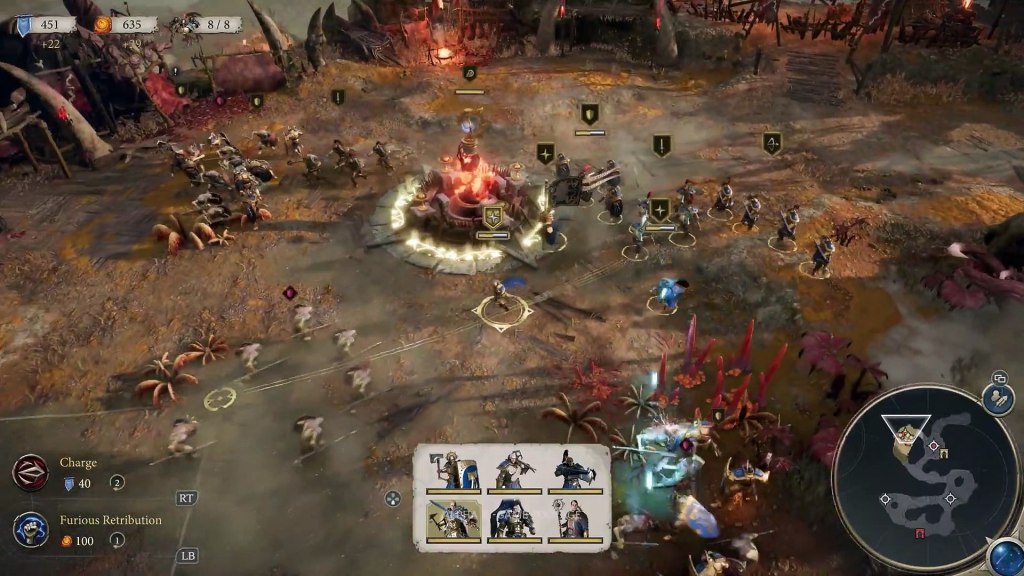
Task: Select the blue-cloaked heavy armored unit portrait
Action: pyautogui.click(x=513, y=520)
